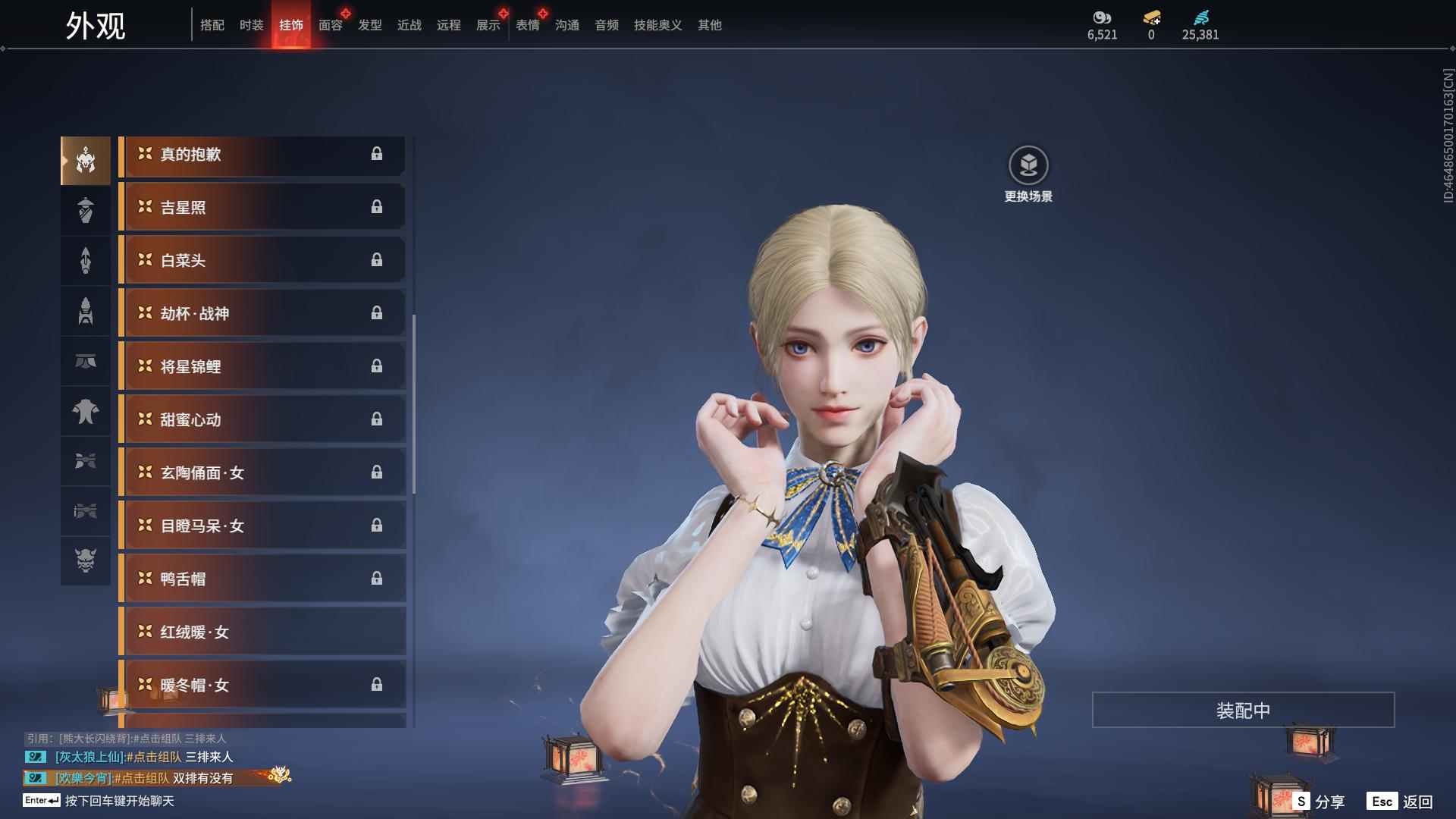Click the 装配中 equip button
This screenshot has width=1456, height=819.
point(1243,711)
